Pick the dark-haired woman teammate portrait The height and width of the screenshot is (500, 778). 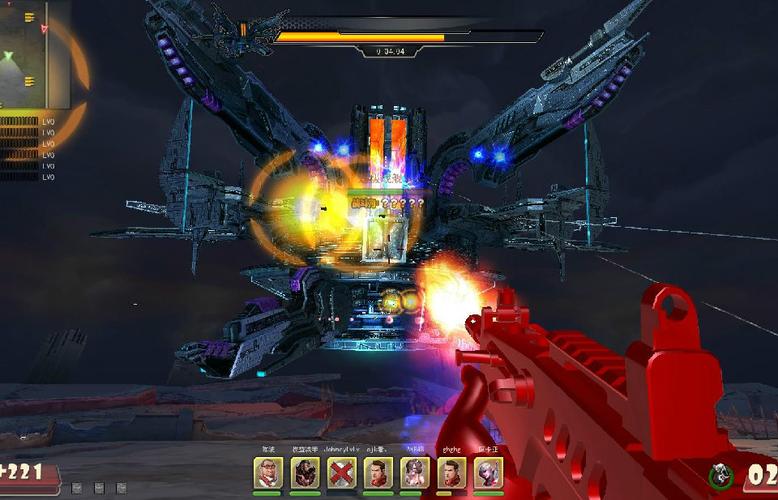[414, 473]
